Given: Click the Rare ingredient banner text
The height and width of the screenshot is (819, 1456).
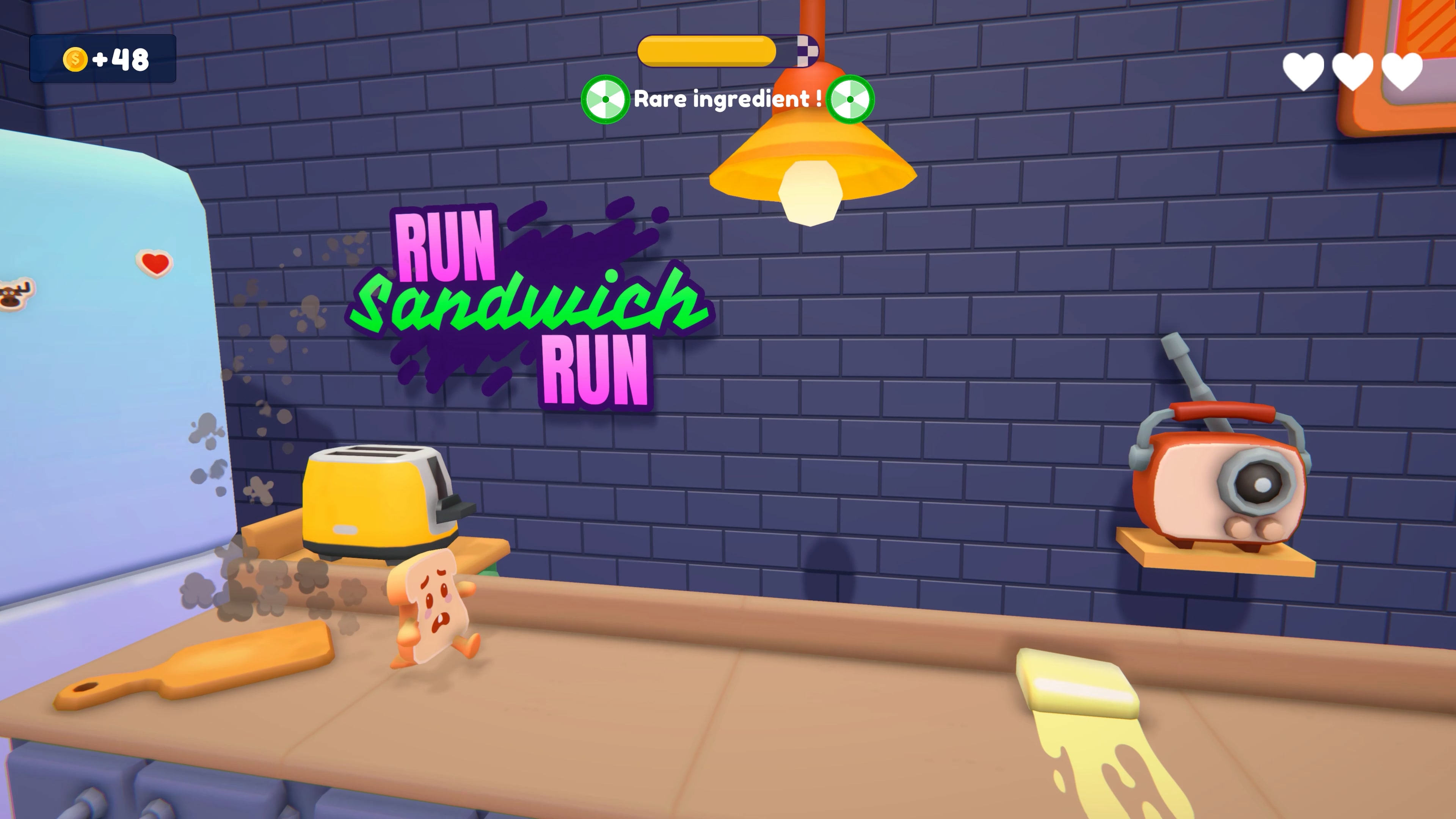Looking at the screenshot, I should point(726,100).
